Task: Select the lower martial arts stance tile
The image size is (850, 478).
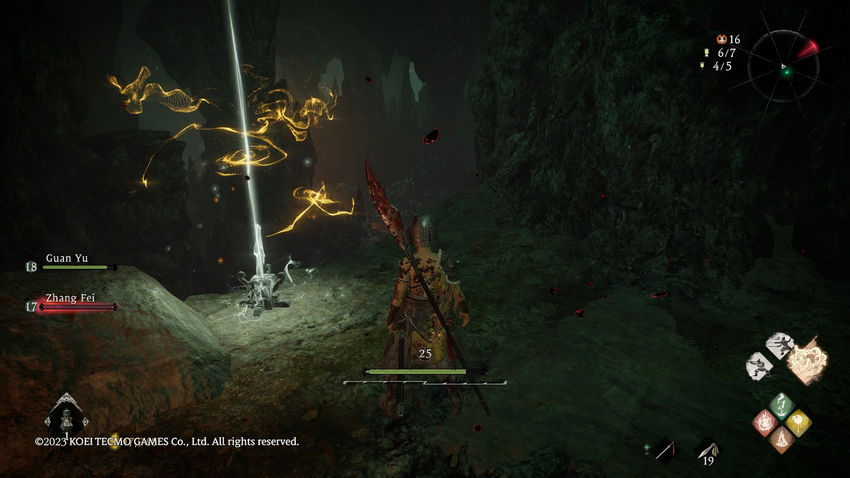Action: click(759, 365)
